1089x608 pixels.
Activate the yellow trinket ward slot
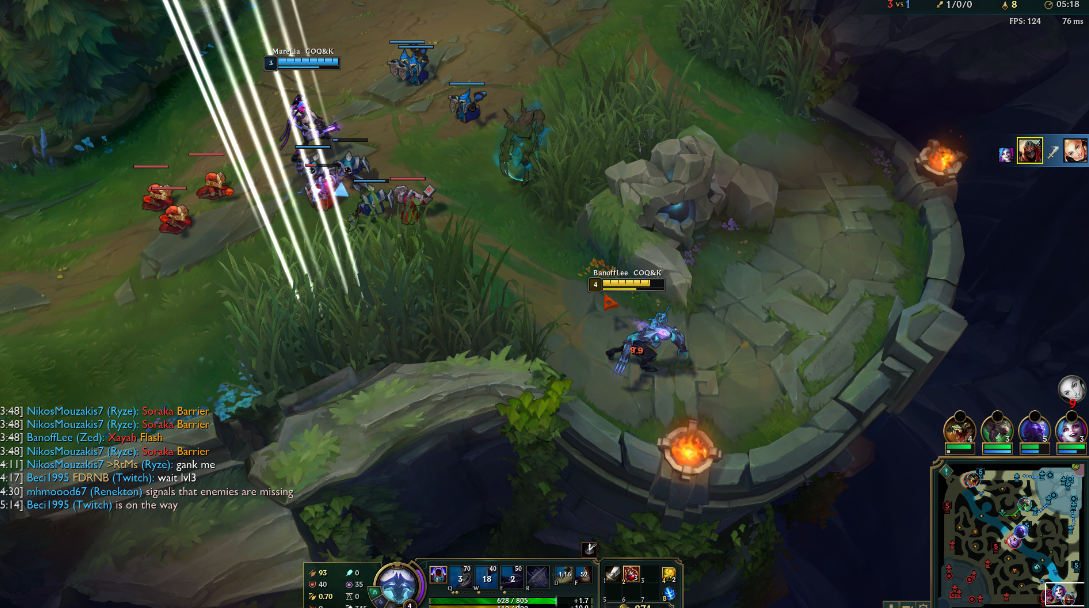[668, 574]
